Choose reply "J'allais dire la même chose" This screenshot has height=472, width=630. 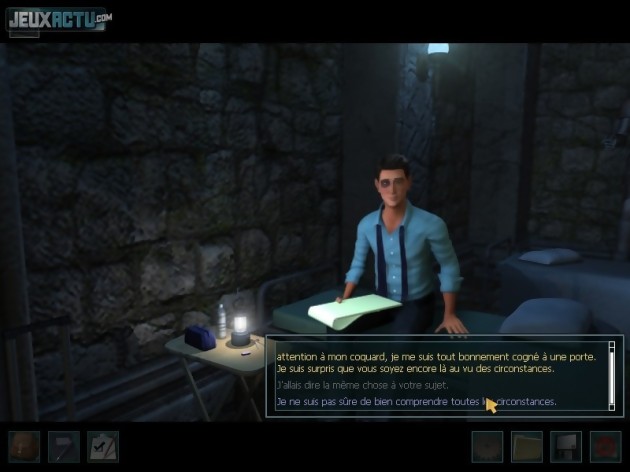361,385
